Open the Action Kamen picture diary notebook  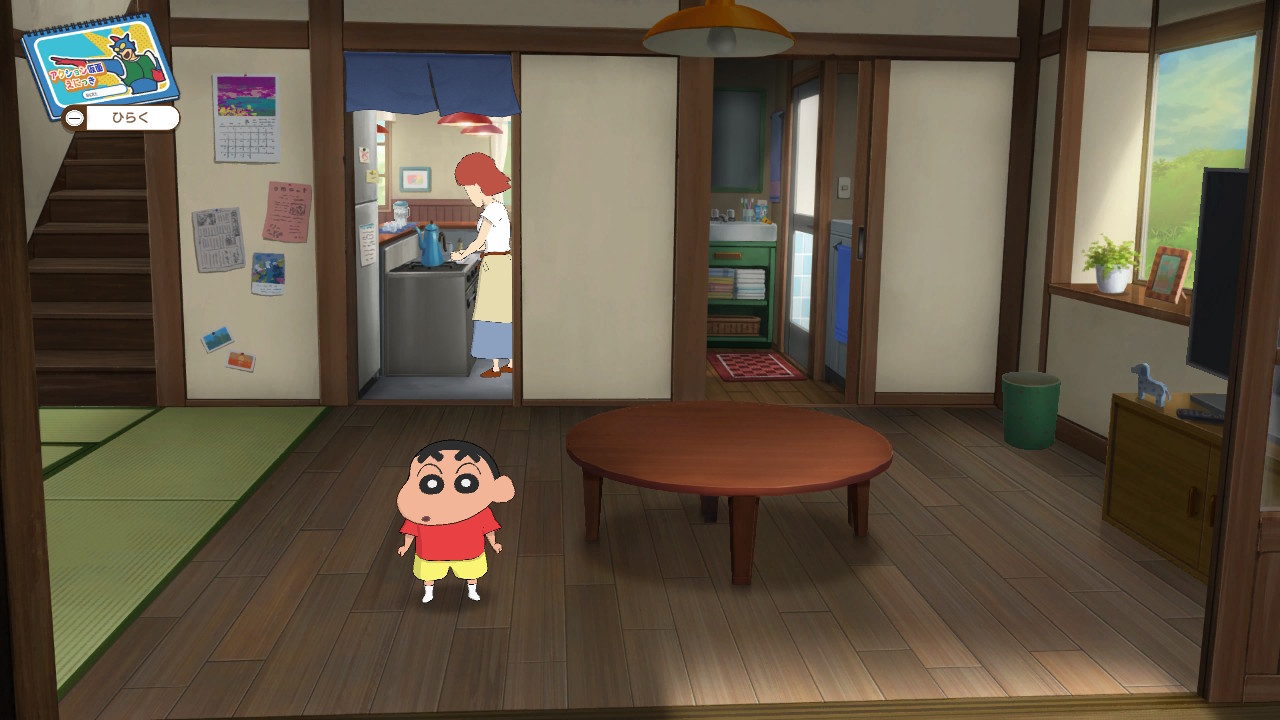coord(99,62)
